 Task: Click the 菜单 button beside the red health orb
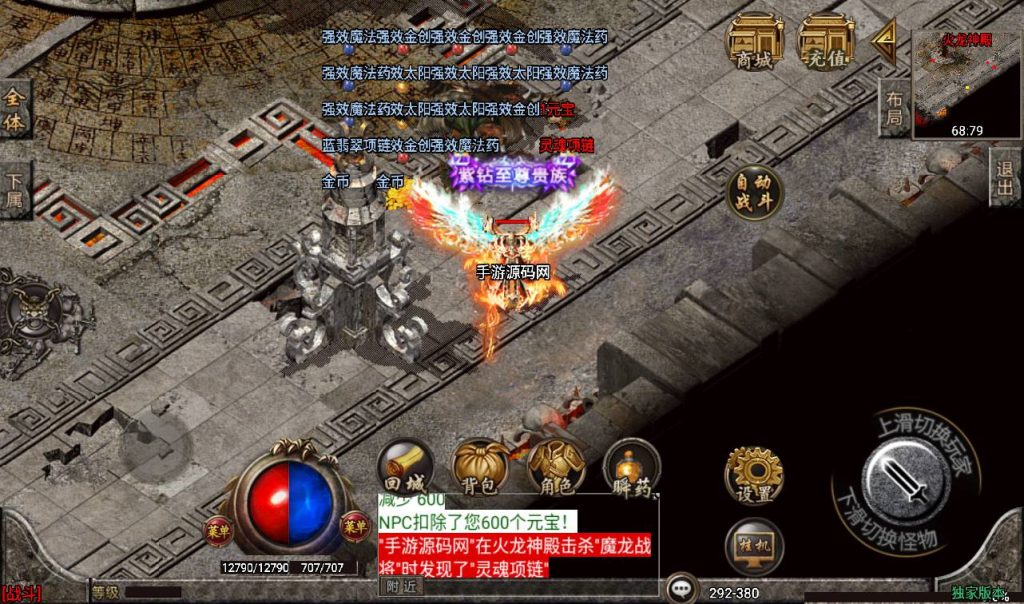pyautogui.click(x=217, y=527)
